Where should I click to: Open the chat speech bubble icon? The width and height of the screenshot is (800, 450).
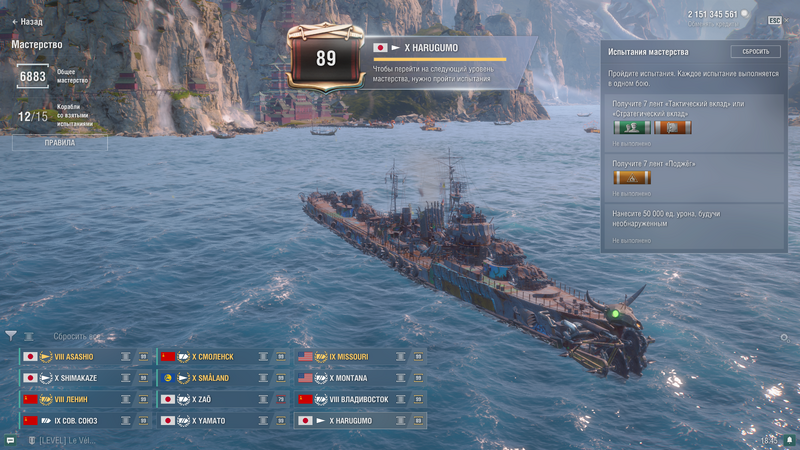point(10,440)
